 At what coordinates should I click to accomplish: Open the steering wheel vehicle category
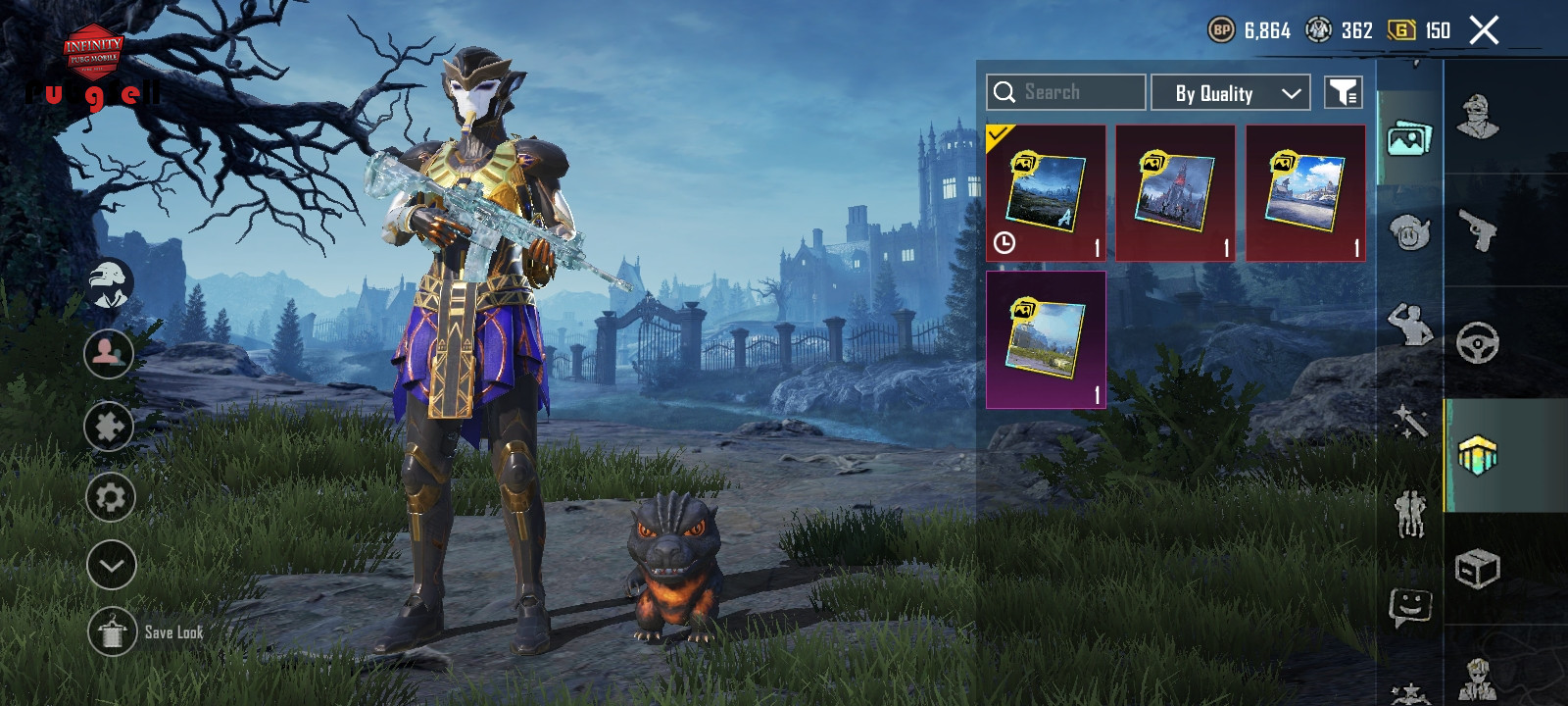click(x=1478, y=343)
